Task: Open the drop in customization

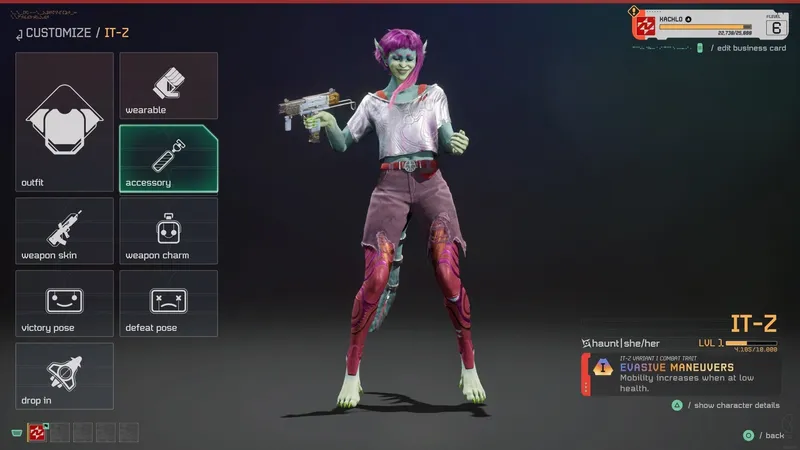Action: click(64, 376)
